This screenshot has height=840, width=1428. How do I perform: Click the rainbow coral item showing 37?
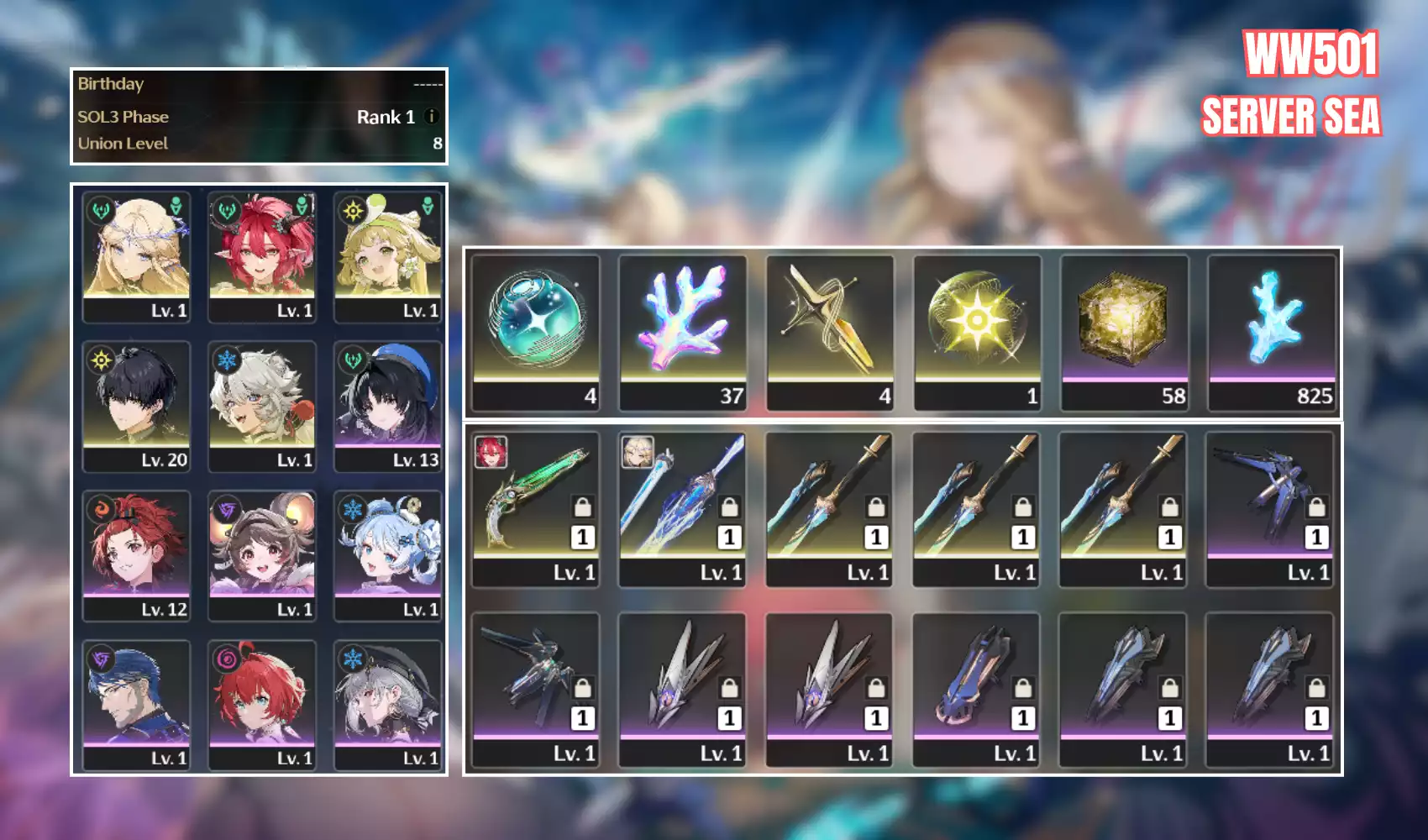683,332
